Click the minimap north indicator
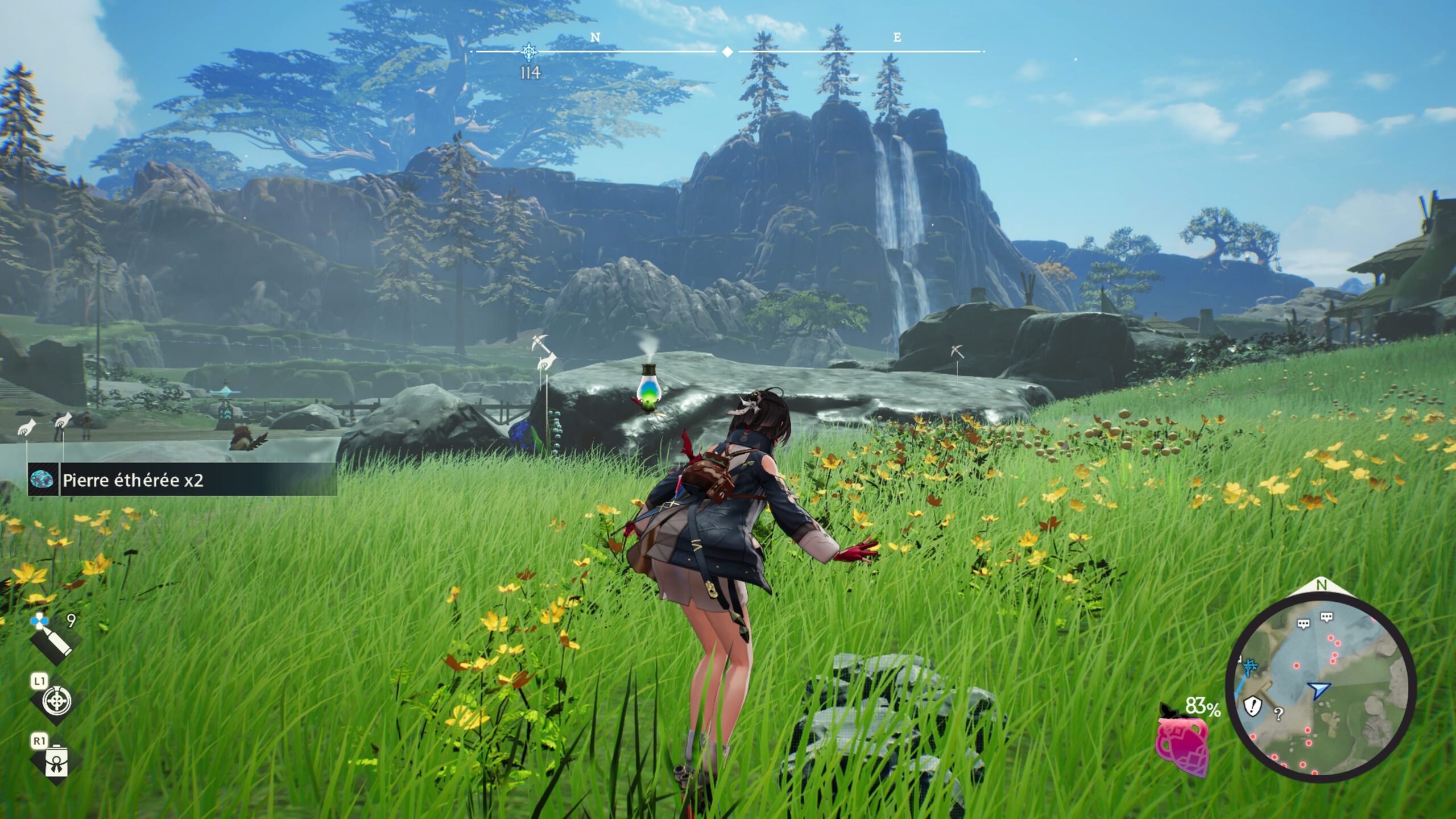The image size is (1456, 819). click(1321, 585)
